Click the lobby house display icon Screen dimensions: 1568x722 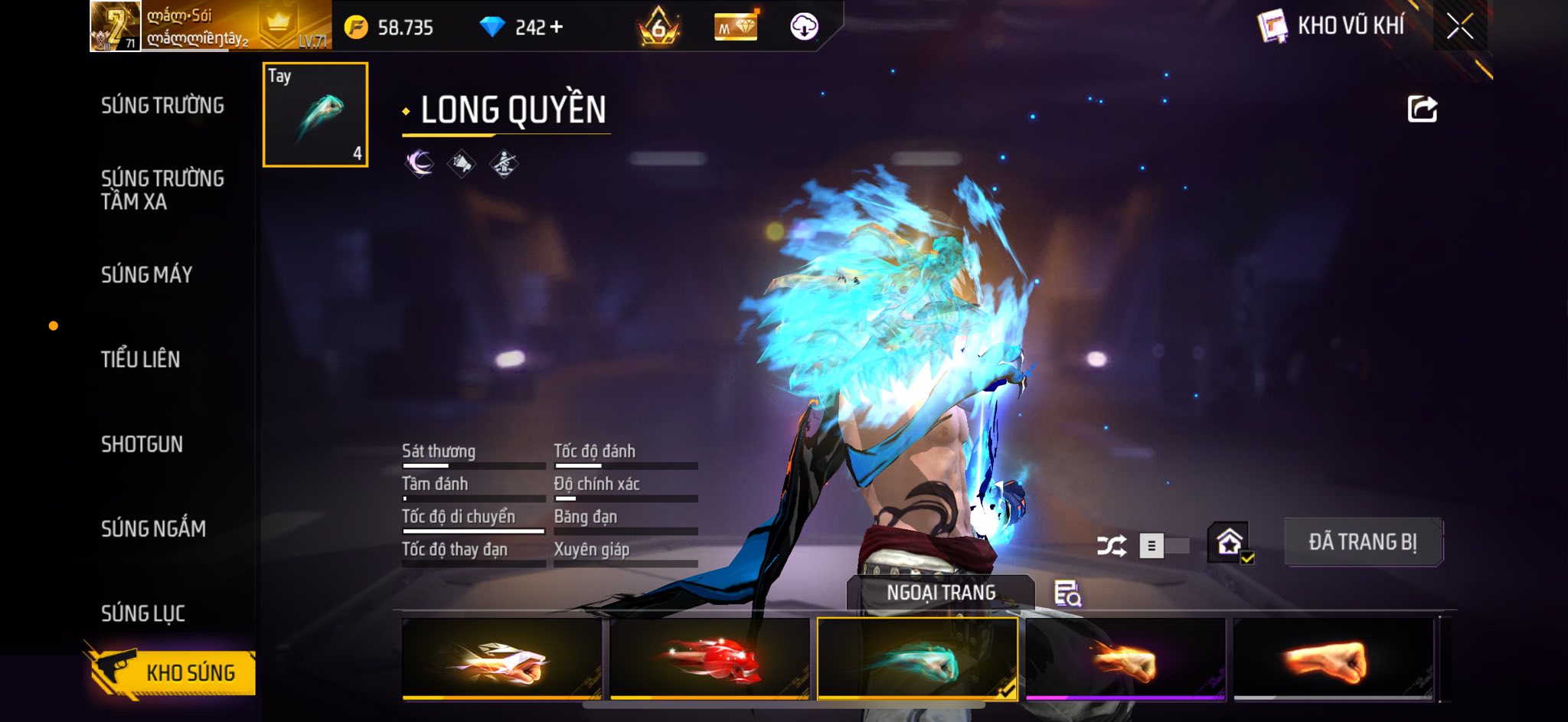coord(1229,542)
